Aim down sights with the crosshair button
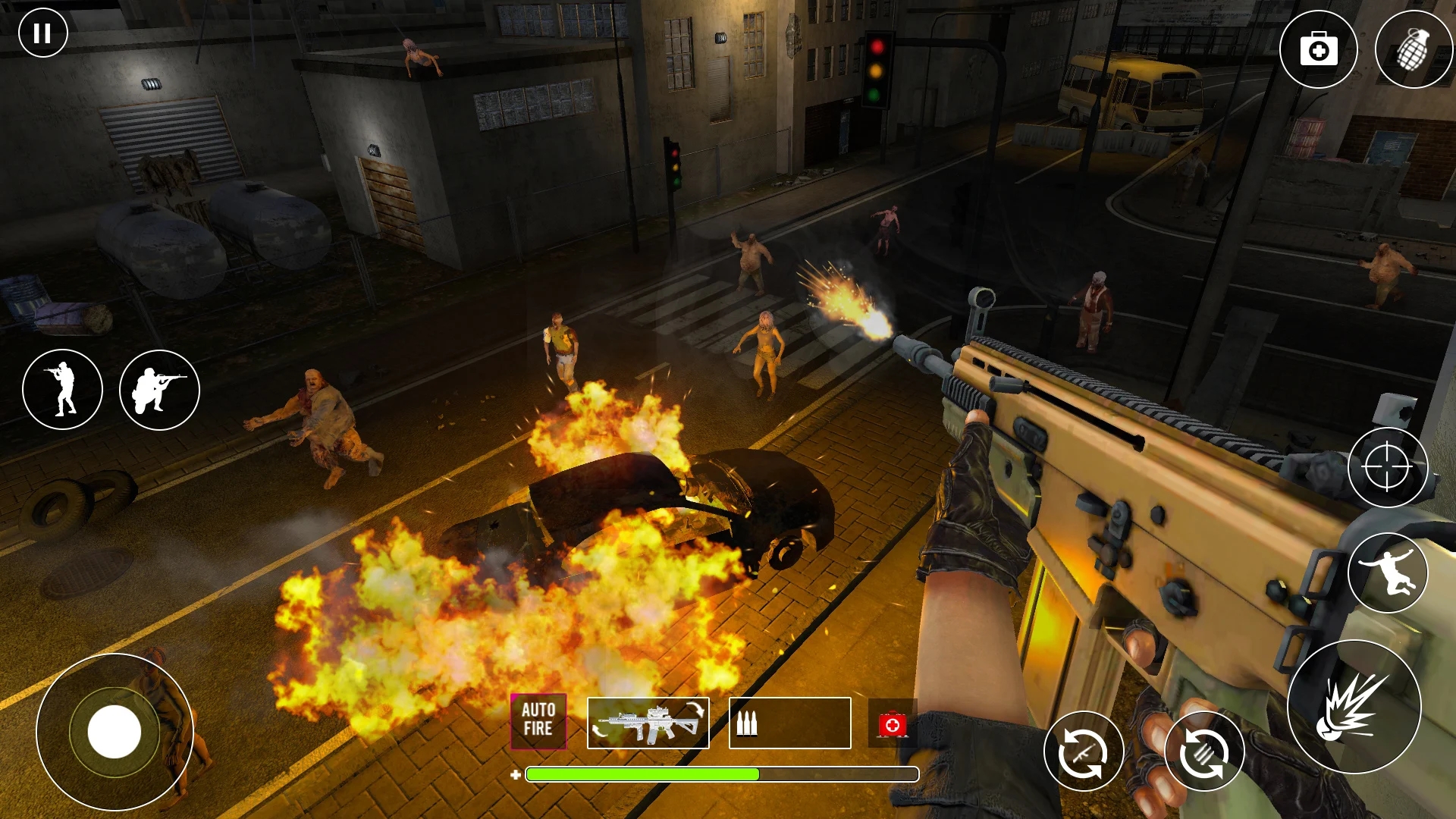Screen dimensions: 1456x819 (1387, 468)
